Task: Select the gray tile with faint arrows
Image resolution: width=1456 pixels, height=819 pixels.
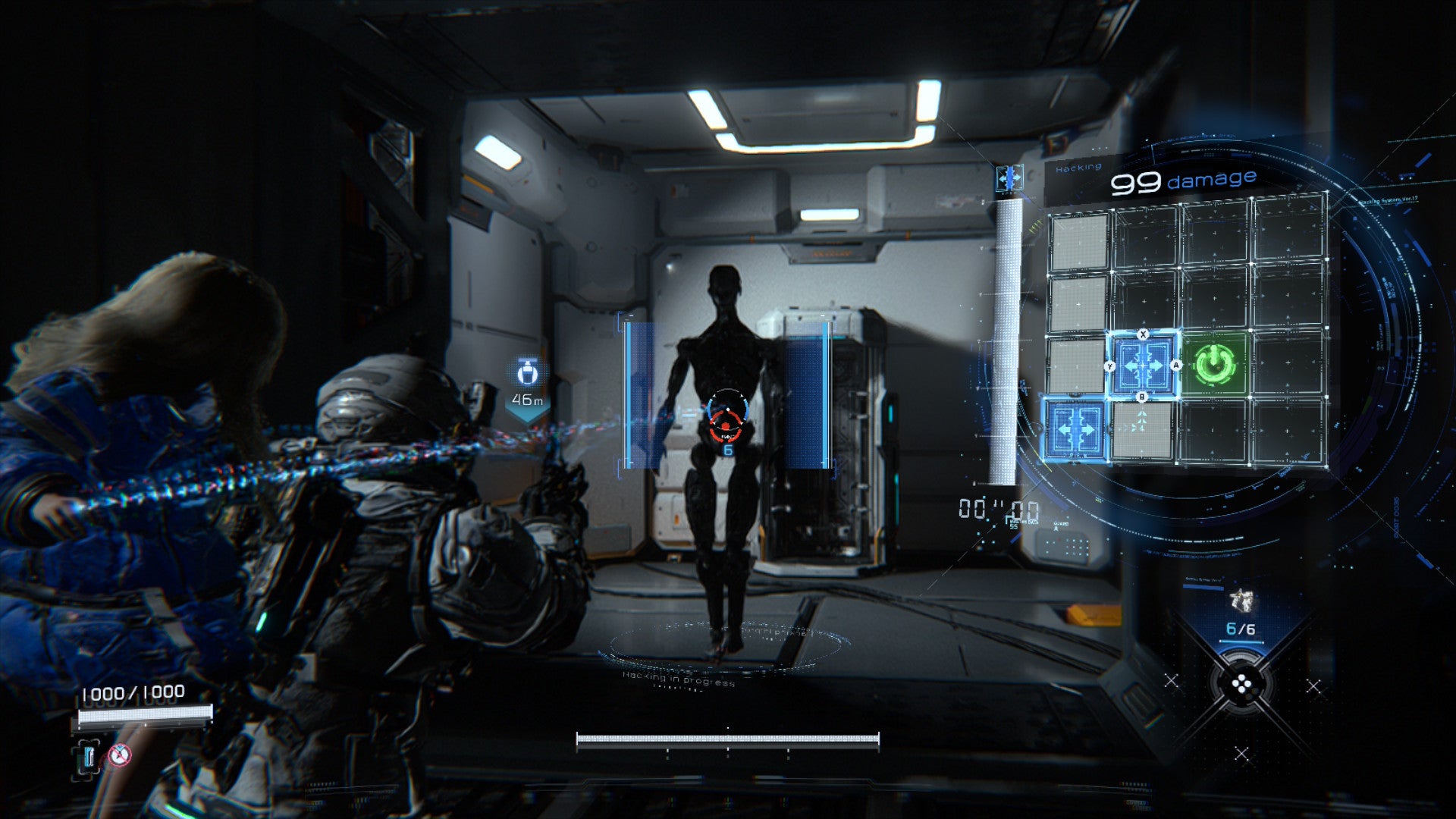Action: pos(1142,431)
